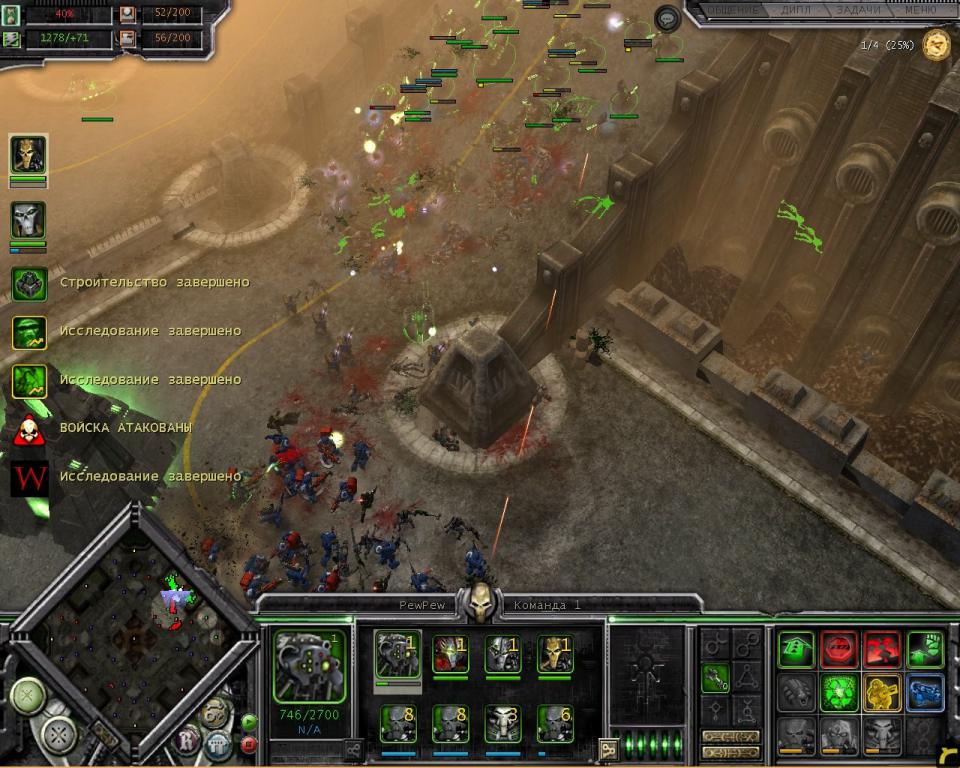Click the speech bubble chat icon
The image size is (960, 768).
(667, 17)
